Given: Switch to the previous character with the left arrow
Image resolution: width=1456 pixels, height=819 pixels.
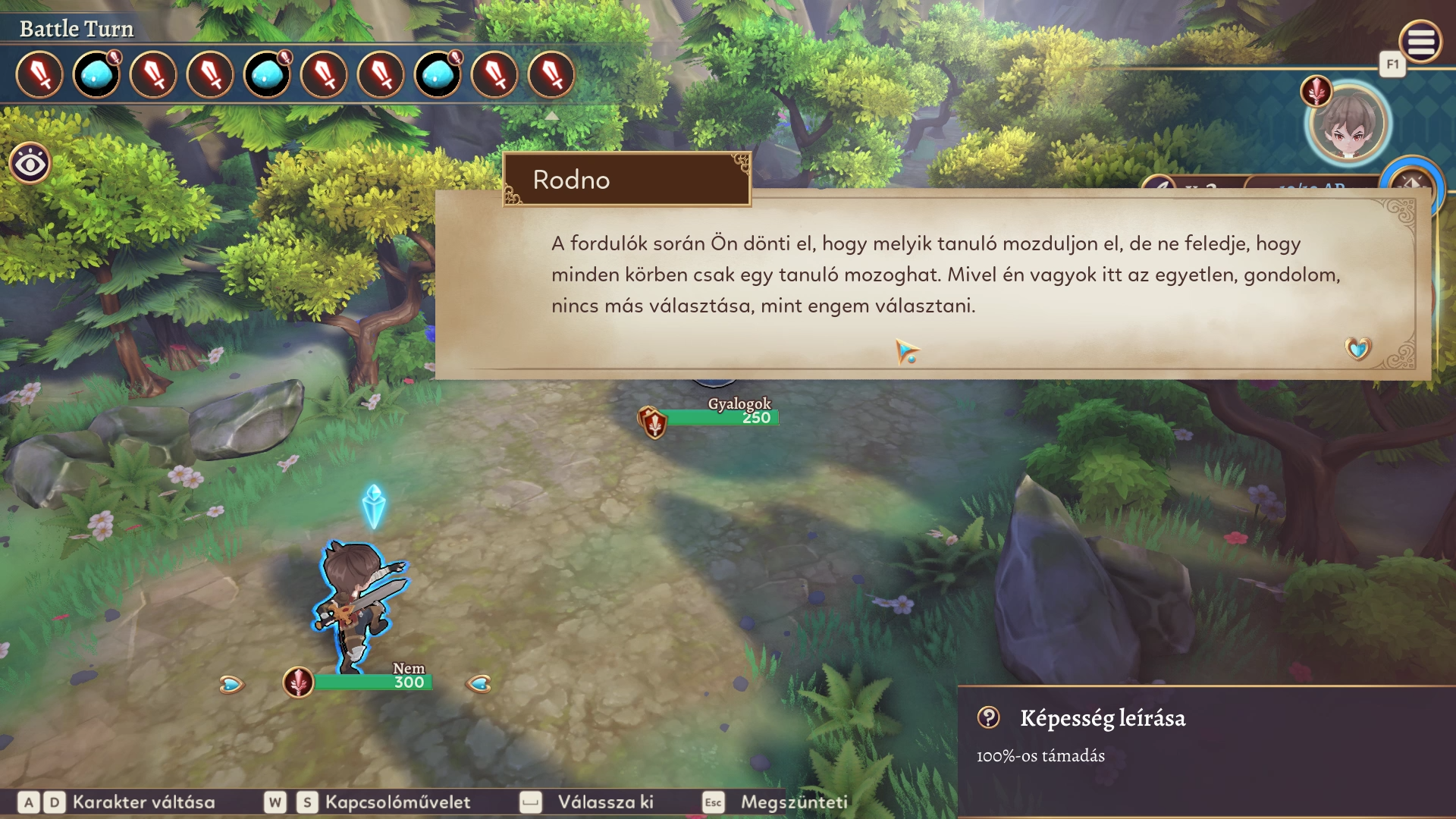Looking at the screenshot, I should tap(231, 685).
